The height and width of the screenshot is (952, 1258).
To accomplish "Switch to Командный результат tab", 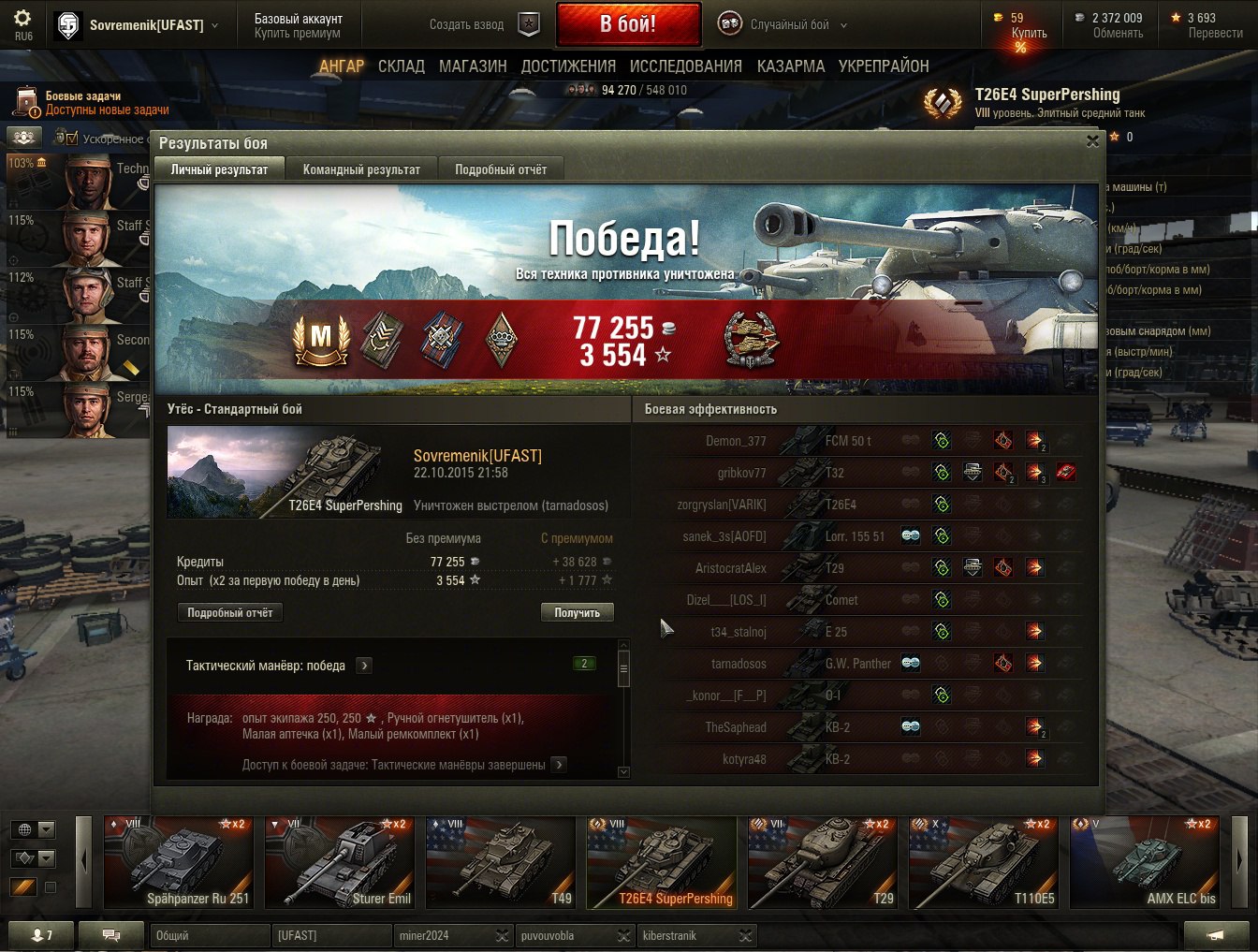I will (361, 169).
